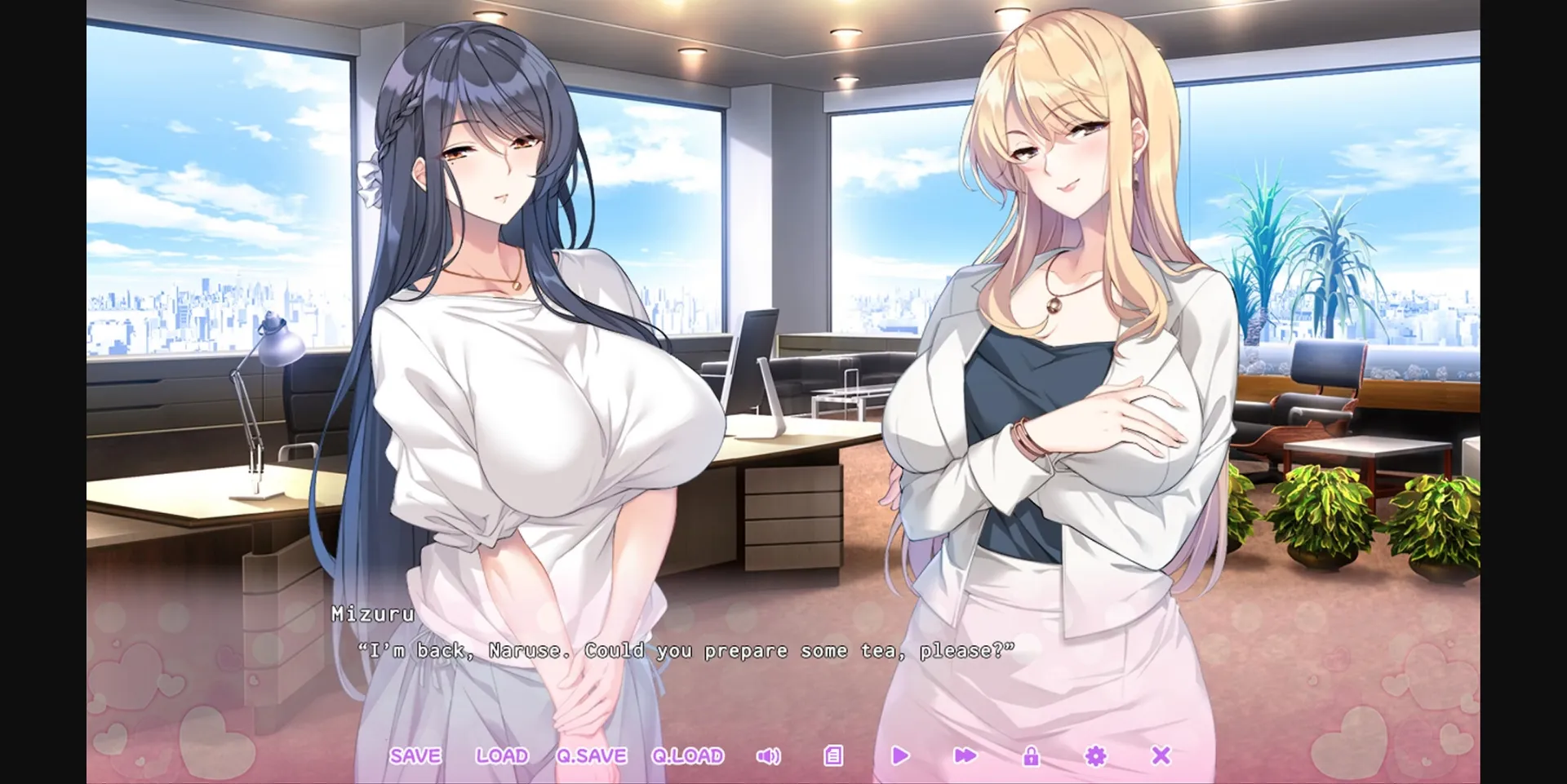The height and width of the screenshot is (784, 1567).
Task: Load a saved game using LOAD
Action: [503, 755]
